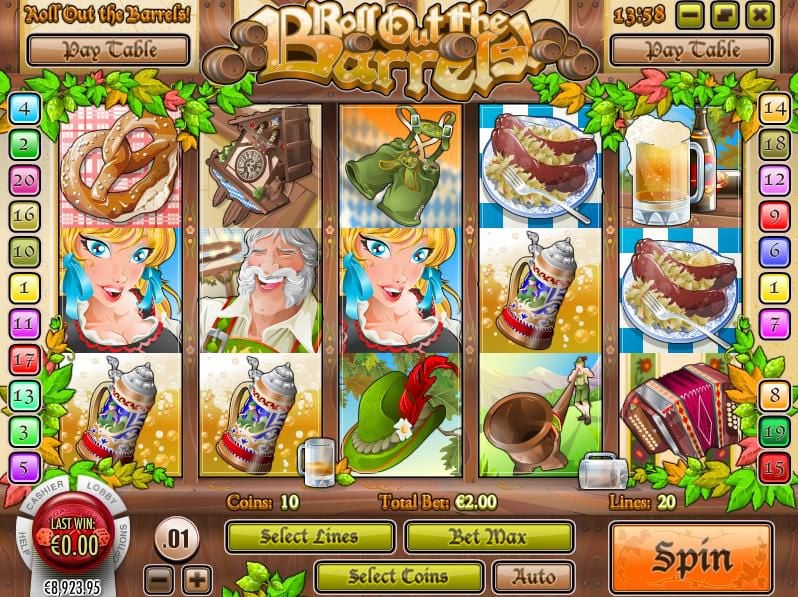Open Select Coins

click(x=398, y=576)
